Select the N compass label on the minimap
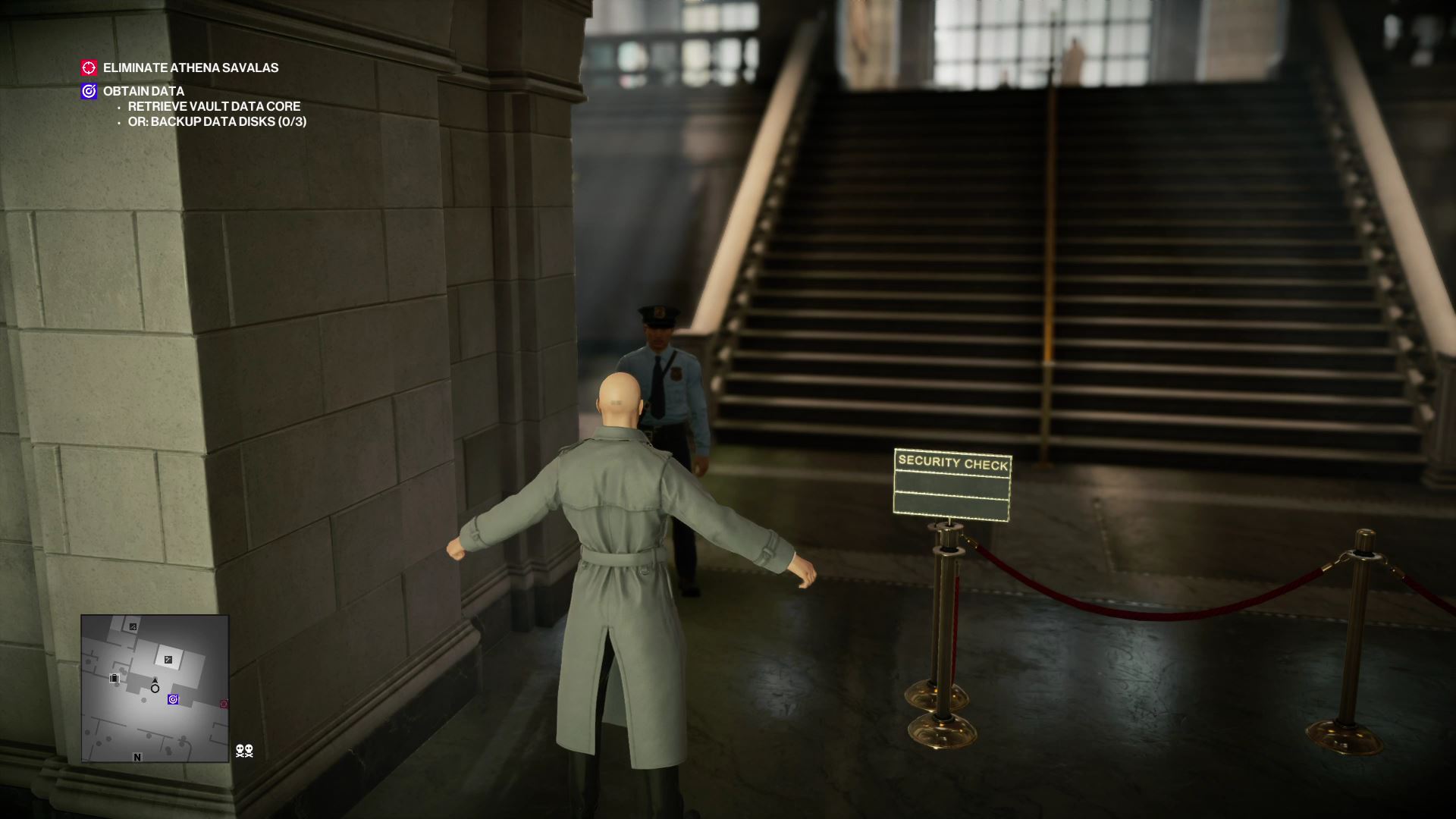This screenshot has width=1456, height=819. tap(137, 757)
